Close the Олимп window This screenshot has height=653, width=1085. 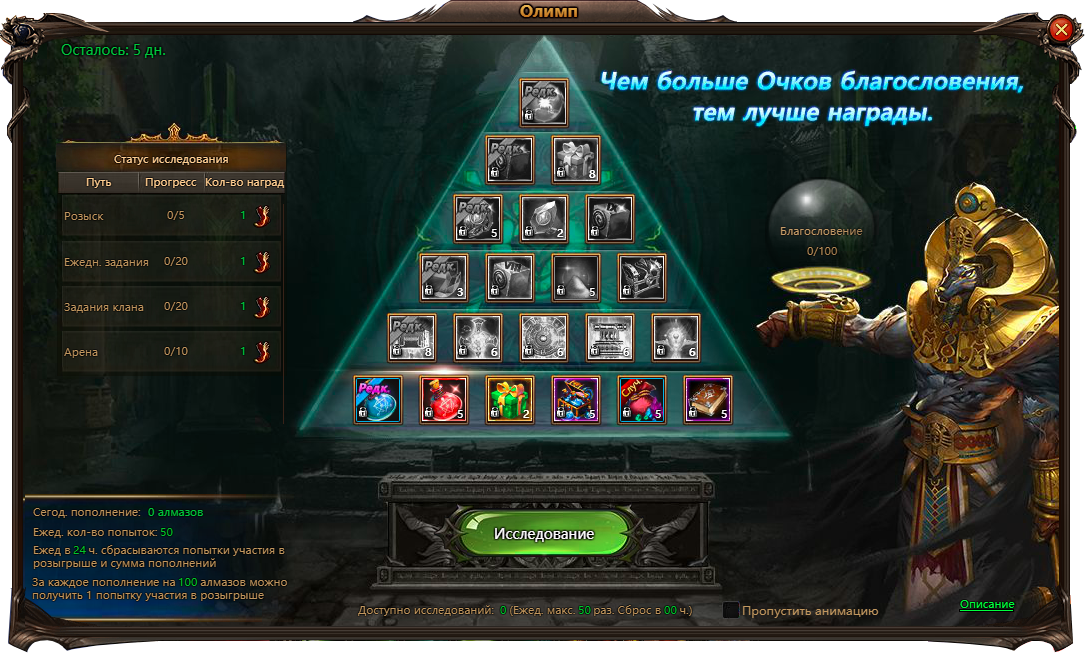coord(1060,31)
